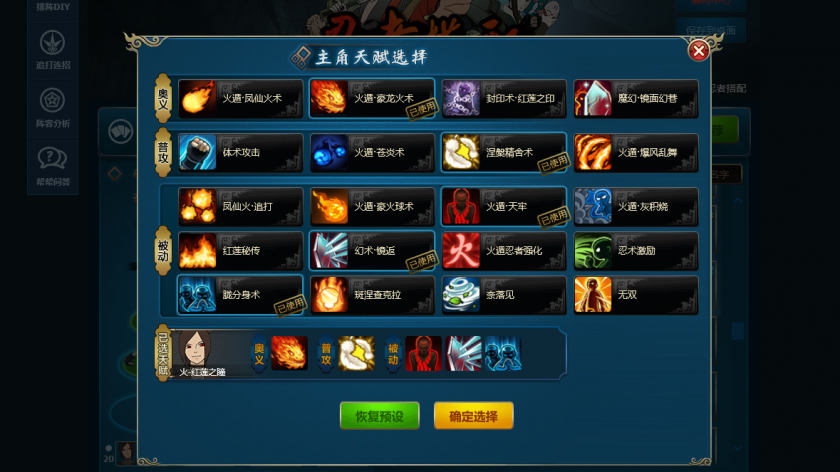
Task: Open 阵容分析 in the sidebar
Action: [52, 109]
